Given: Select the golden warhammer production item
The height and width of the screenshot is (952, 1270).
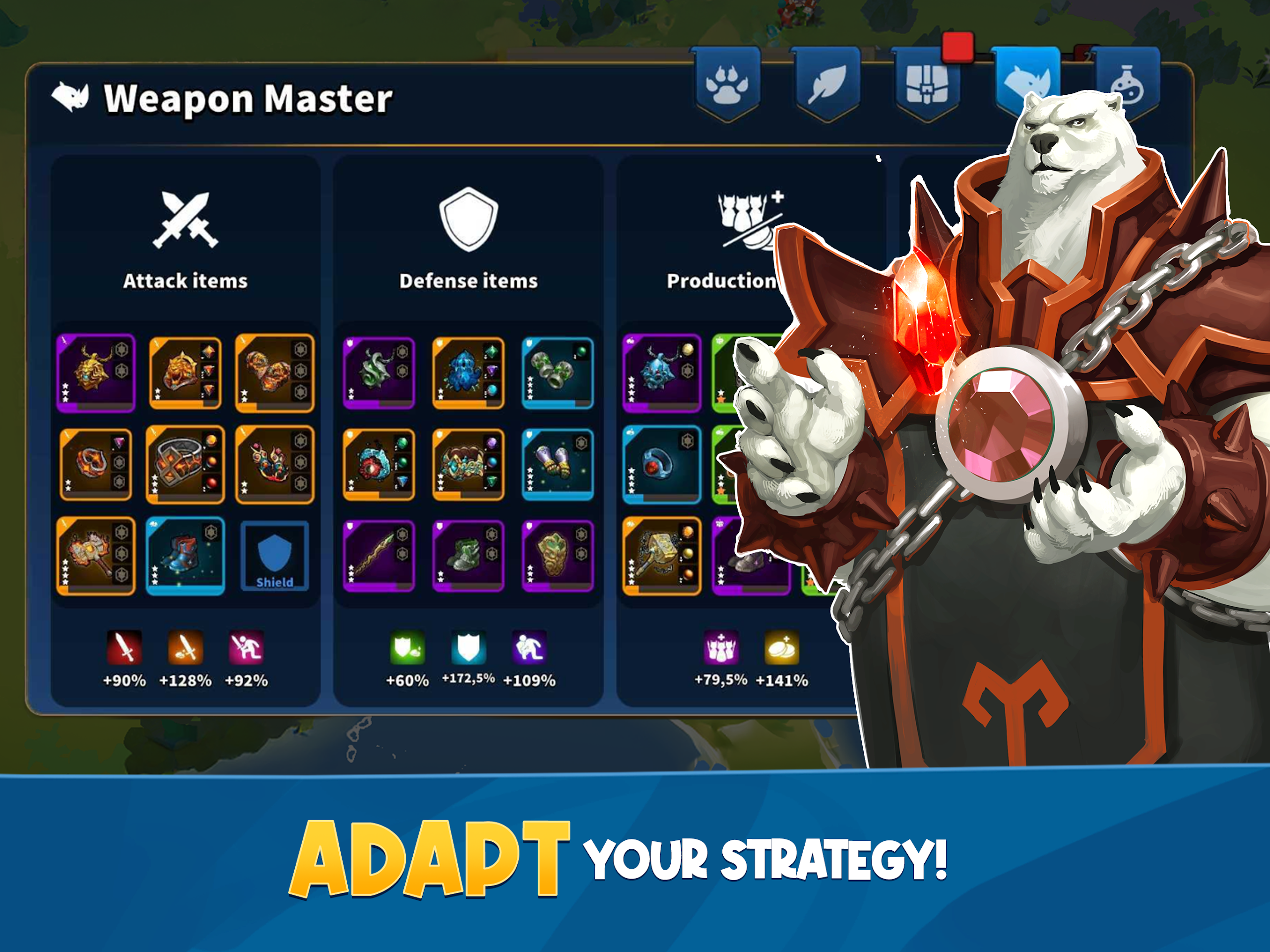Looking at the screenshot, I should [661, 556].
